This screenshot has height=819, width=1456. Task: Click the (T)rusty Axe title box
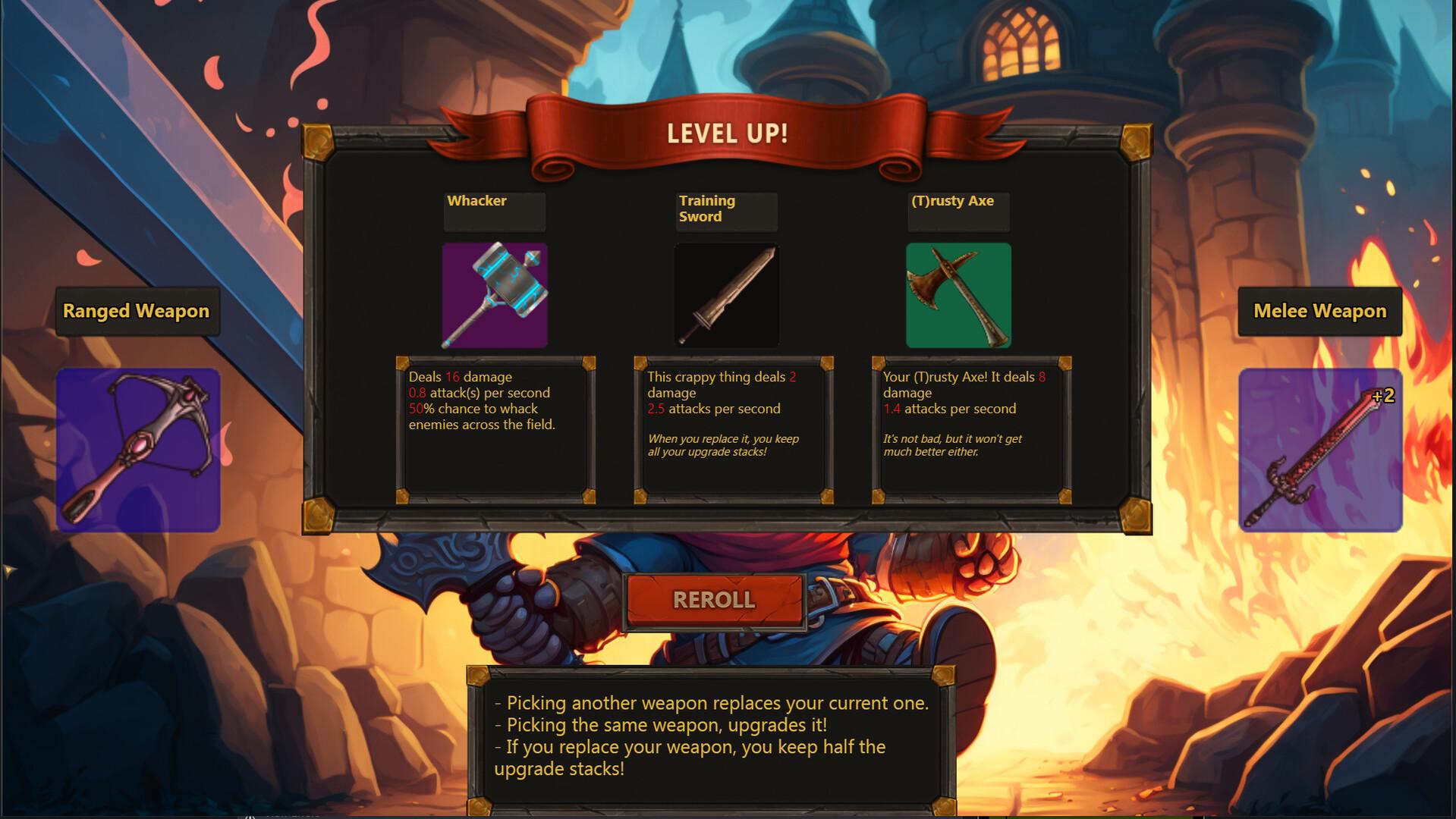[x=958, y=211]
